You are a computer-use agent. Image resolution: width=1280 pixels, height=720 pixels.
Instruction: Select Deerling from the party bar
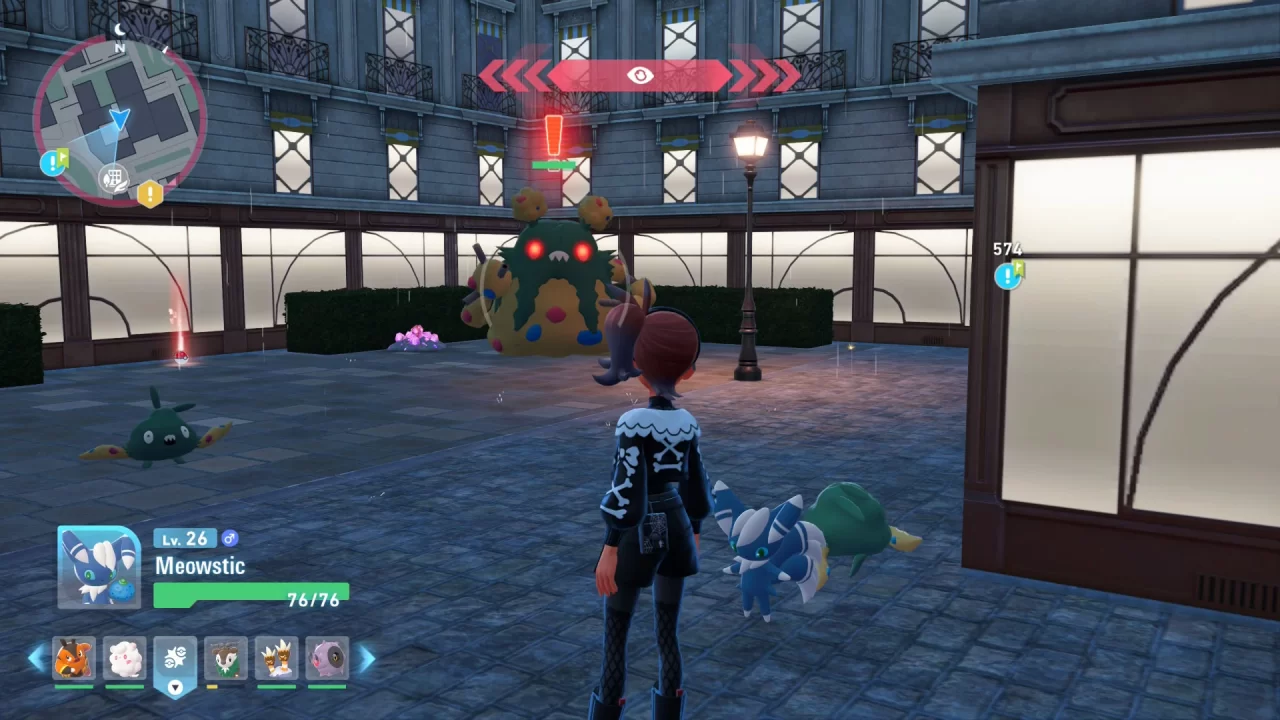[225, 659]
